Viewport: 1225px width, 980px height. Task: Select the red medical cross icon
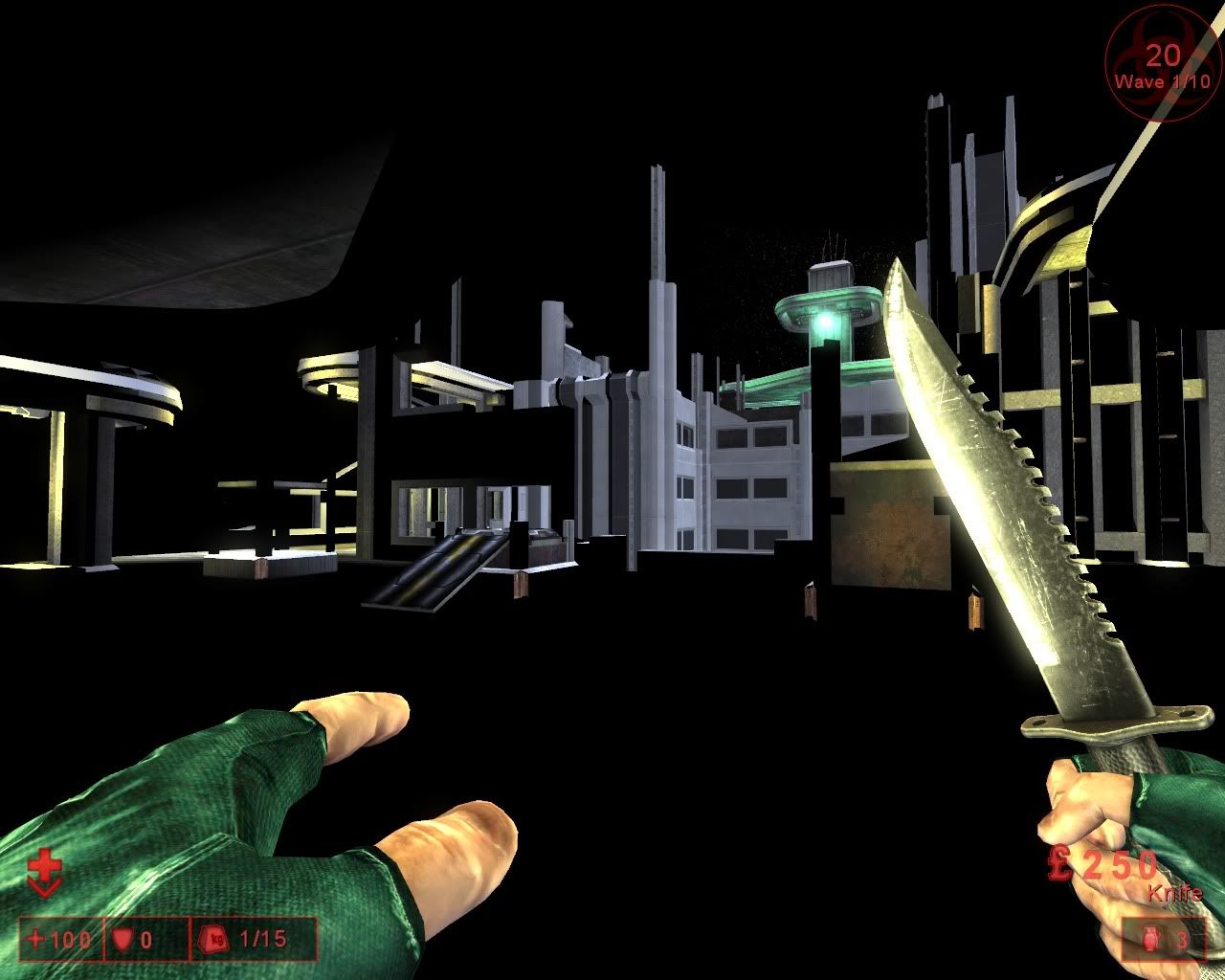pyautogui.click(x=44, y=875)
